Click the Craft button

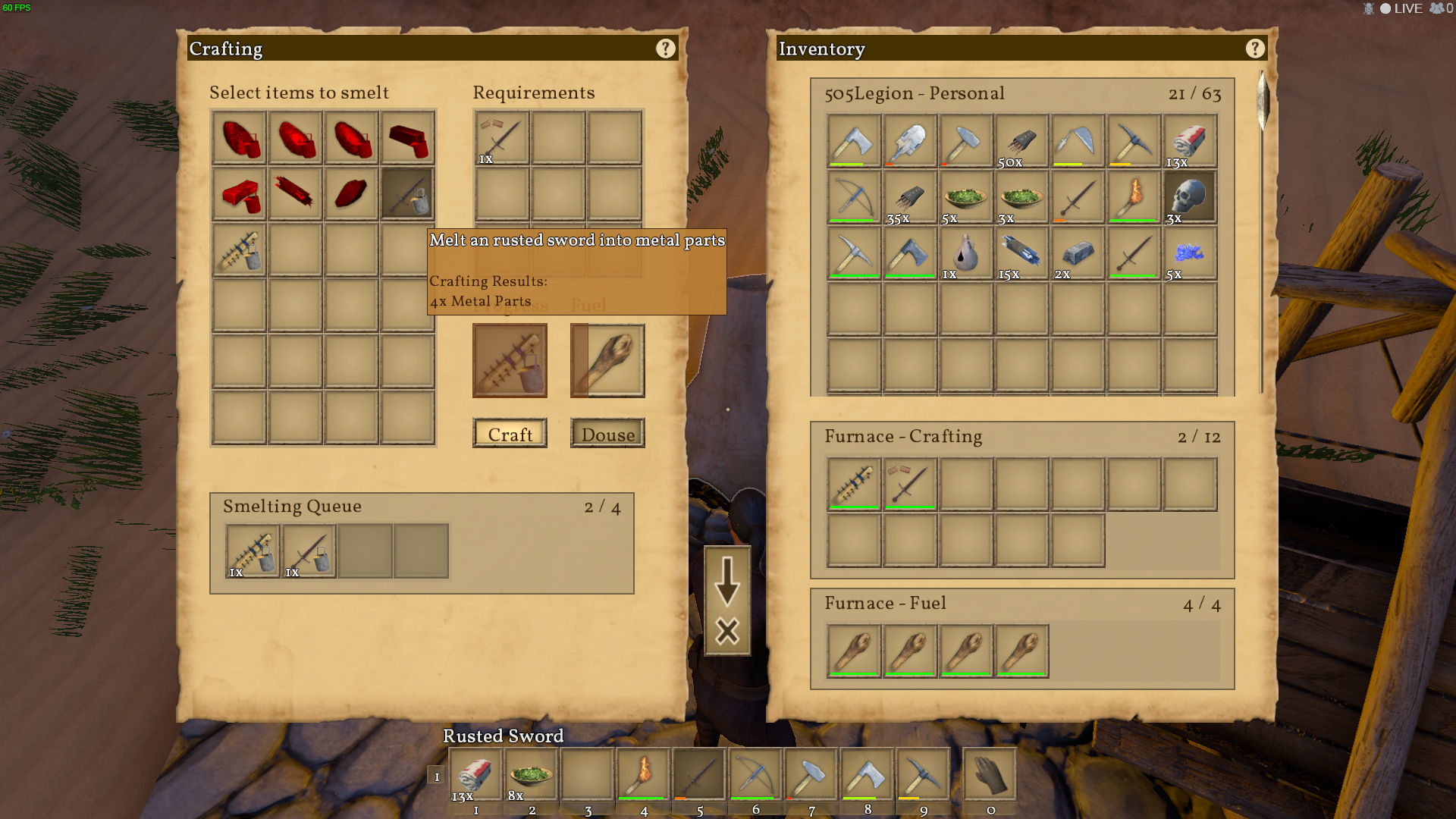point(510,434)
